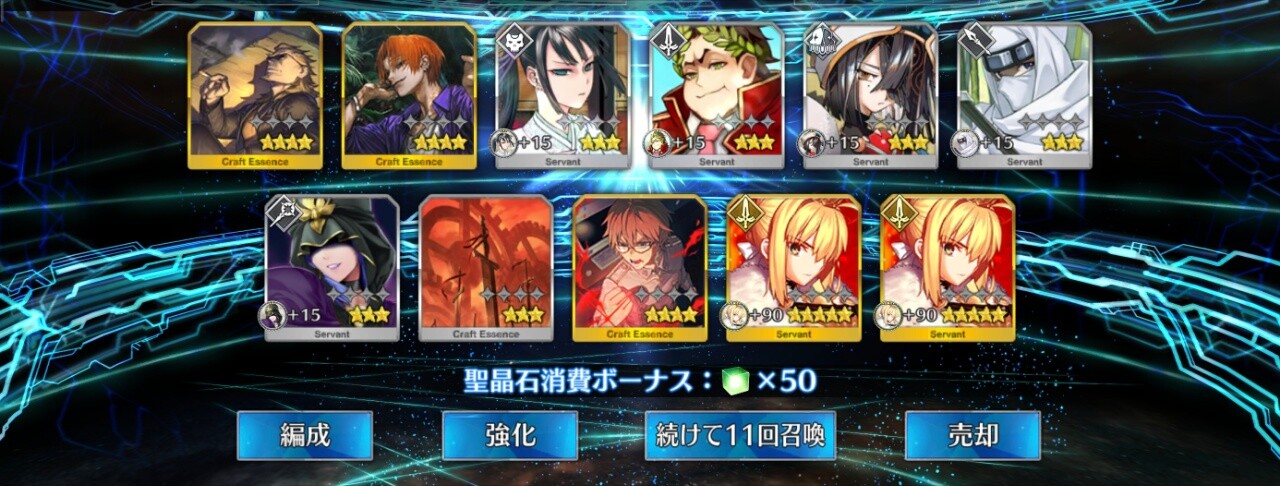
Task: Select the white-hooded goggled servant card
Action: click(x=1025, y=95)
